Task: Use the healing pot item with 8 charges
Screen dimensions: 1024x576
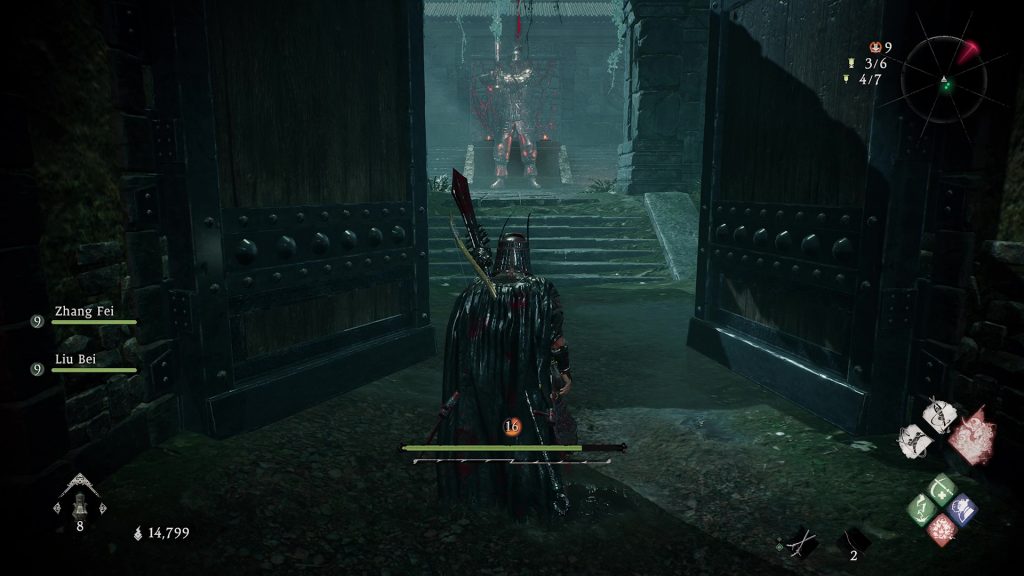Action: point(79,497)
